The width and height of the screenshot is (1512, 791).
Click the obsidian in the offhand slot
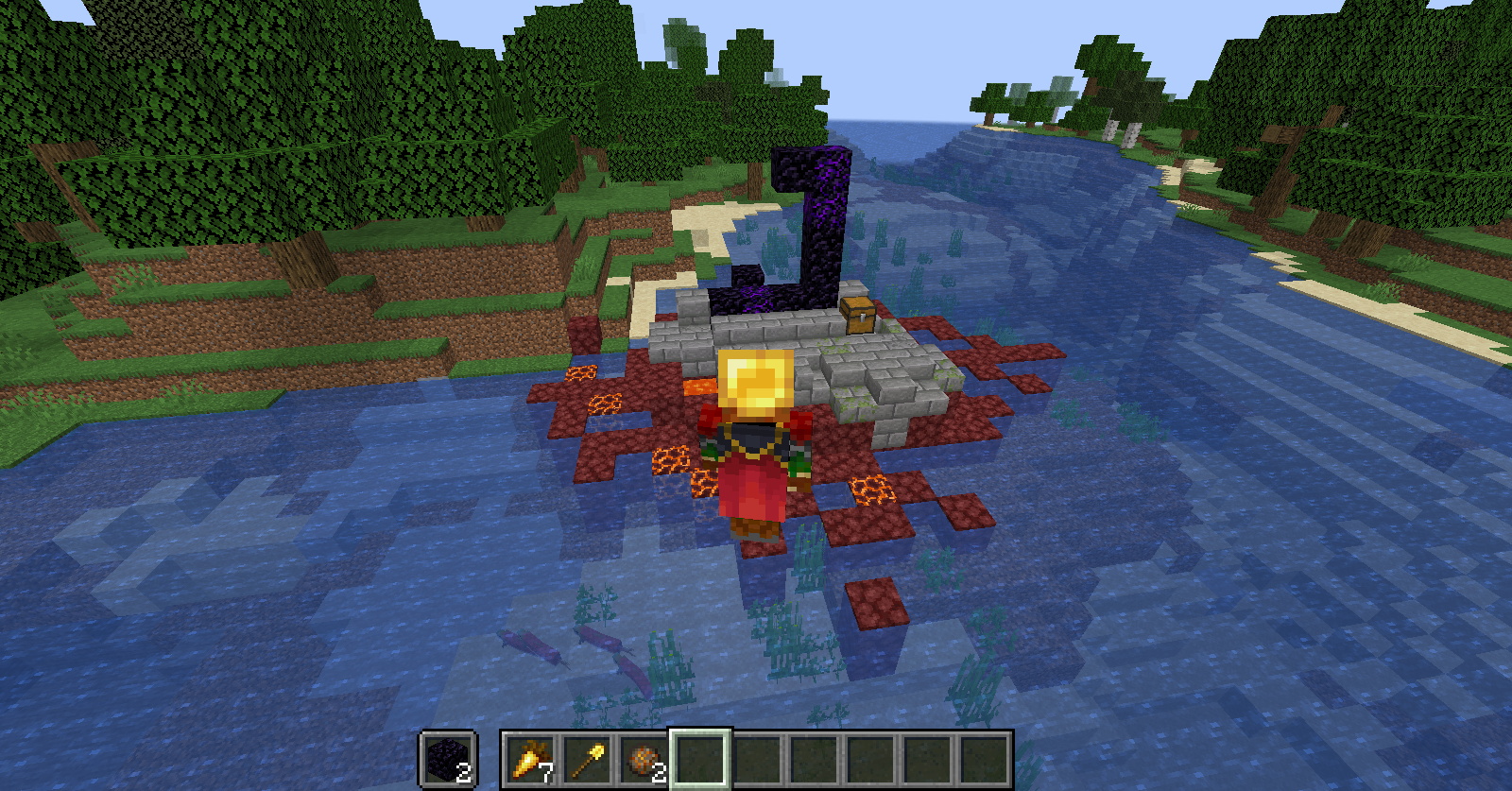tap(446, 761)
